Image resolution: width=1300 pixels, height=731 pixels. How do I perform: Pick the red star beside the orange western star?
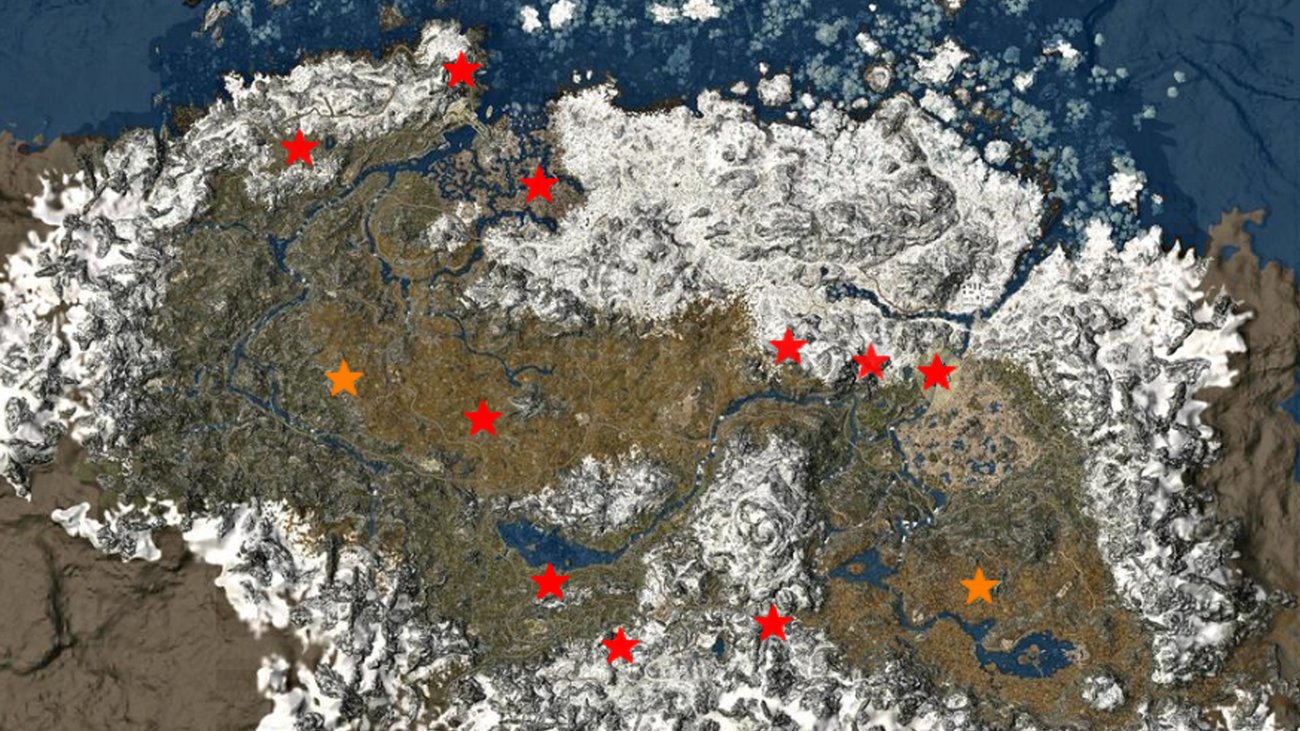(482, 419)
